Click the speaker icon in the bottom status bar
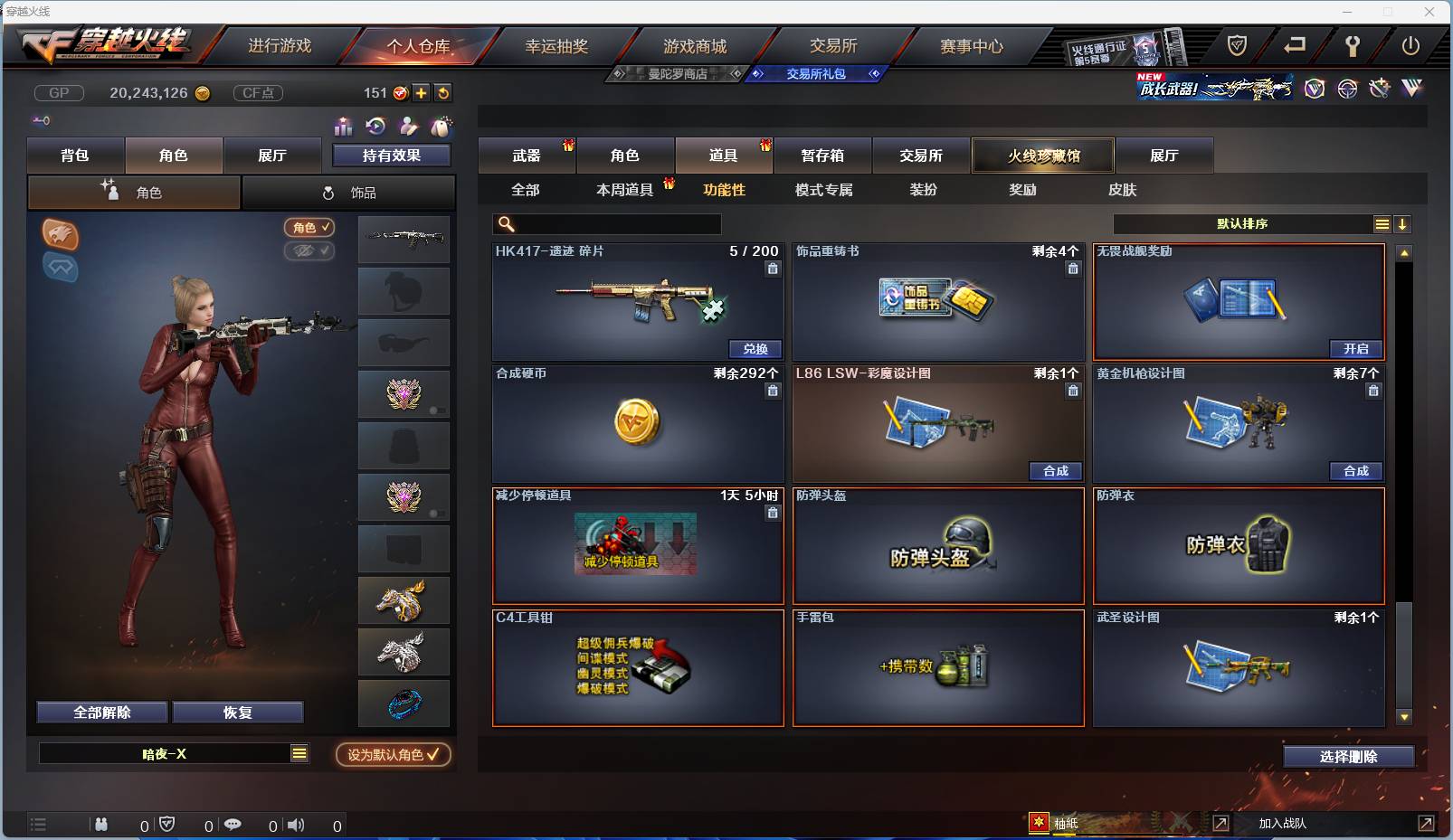 click(x=296, y=825)
